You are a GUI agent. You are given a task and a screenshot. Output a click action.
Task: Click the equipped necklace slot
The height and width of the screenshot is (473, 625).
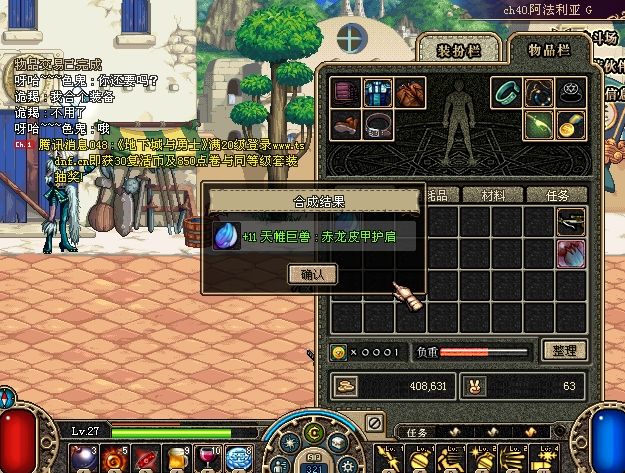(540, 92)
